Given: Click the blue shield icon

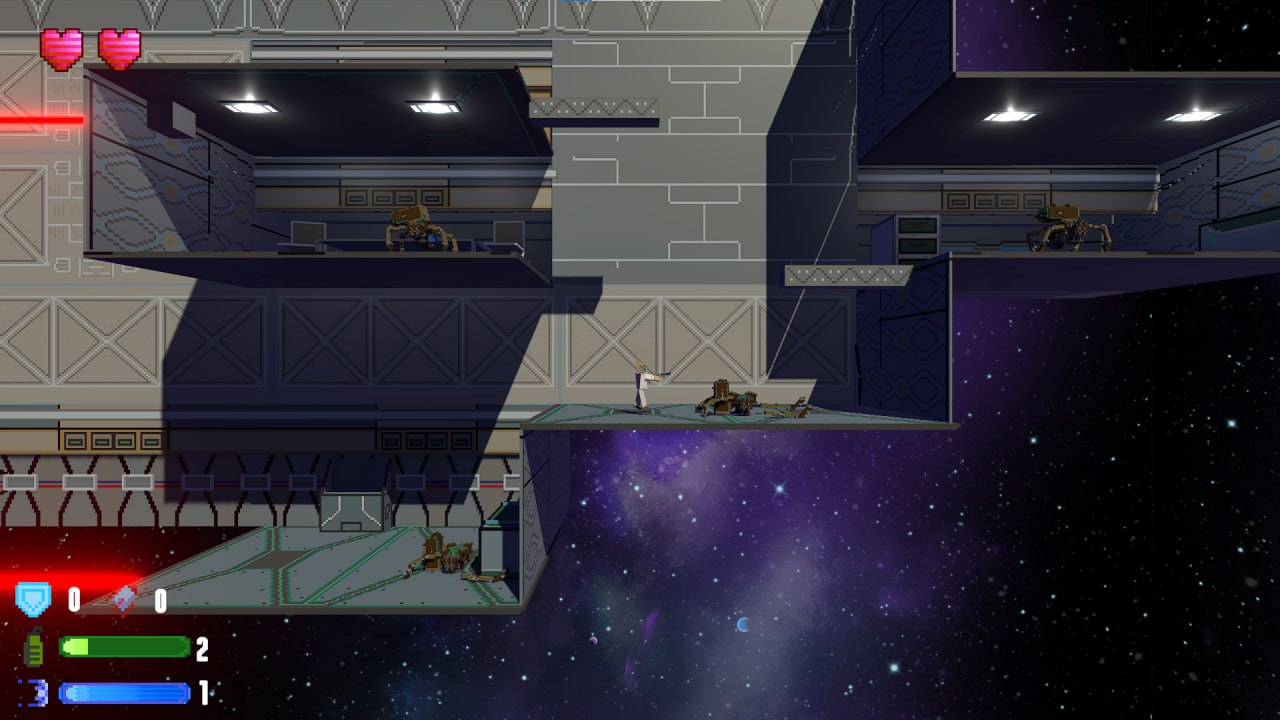Looking at the screenshot, I should click(33, 599).
